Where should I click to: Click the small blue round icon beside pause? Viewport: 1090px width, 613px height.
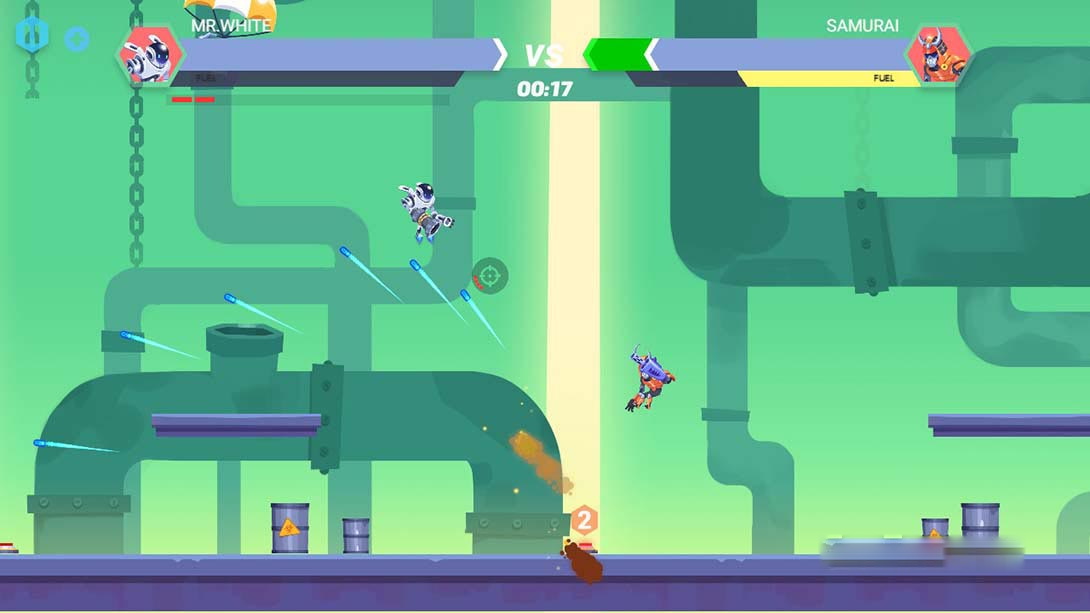click(76, 39)
